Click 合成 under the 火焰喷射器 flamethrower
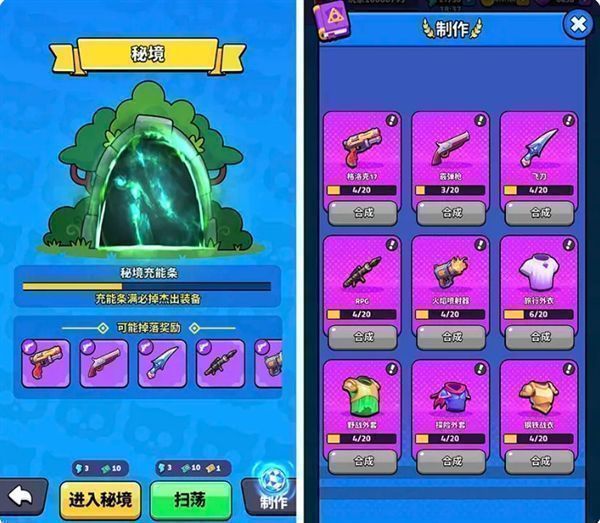The image size is (600, 523). [451, 336]
